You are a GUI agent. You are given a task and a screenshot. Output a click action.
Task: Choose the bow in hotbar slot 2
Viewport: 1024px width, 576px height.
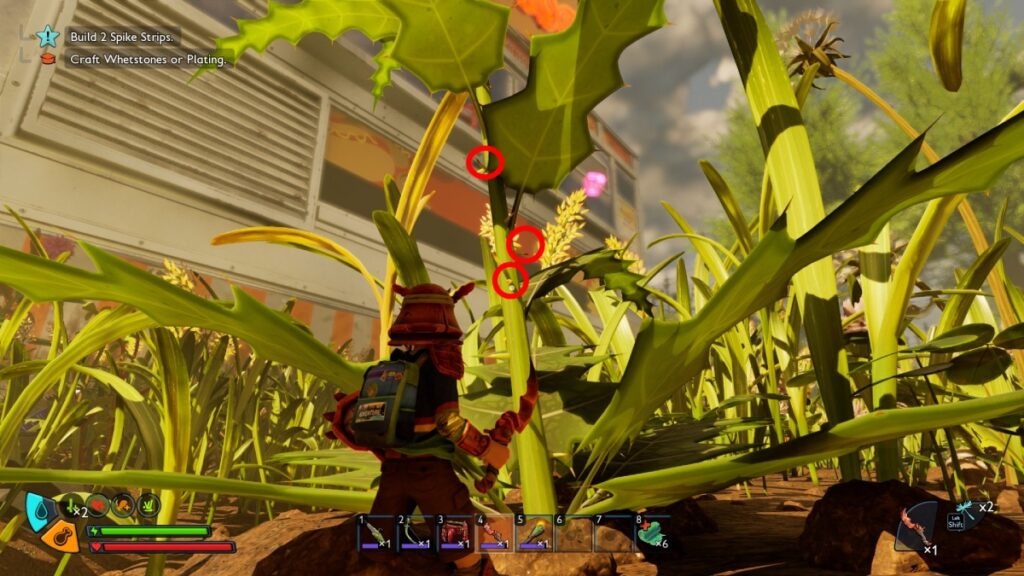[x=415, y=533]
